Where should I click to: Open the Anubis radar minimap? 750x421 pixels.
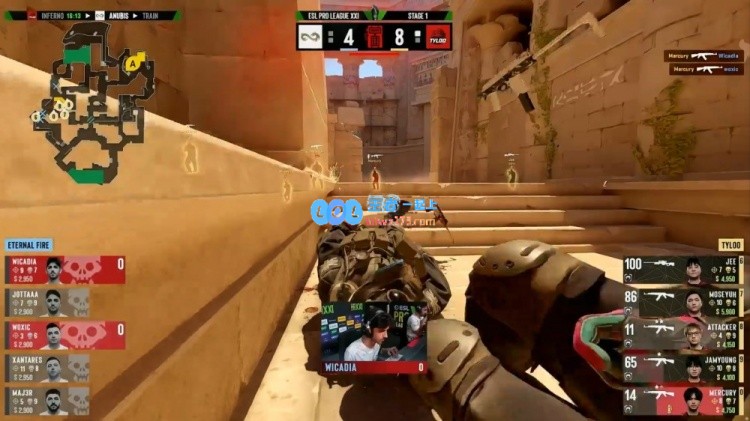(x=95, y=100)
